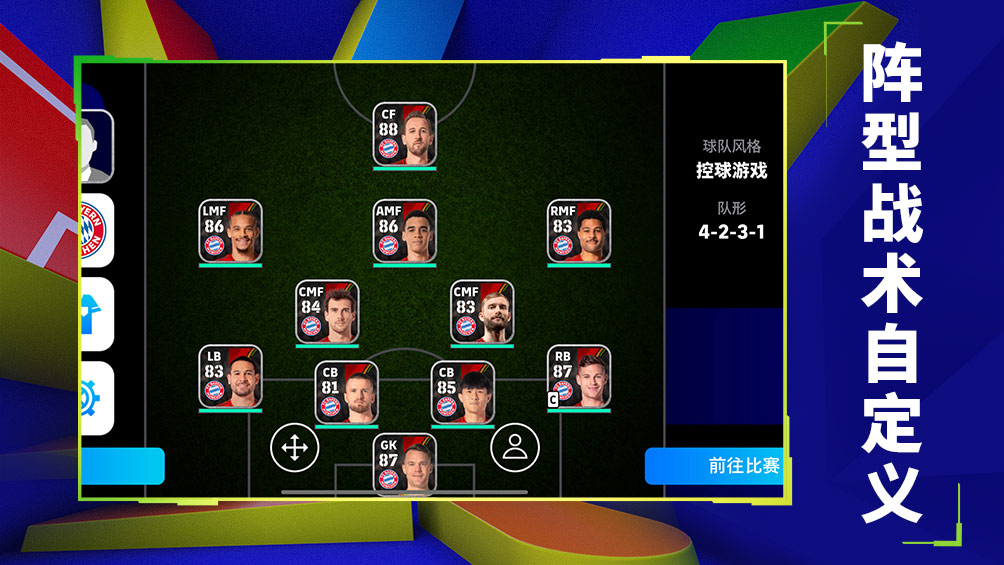Open the Bayern Munich club badge tab

click(94, 230)
